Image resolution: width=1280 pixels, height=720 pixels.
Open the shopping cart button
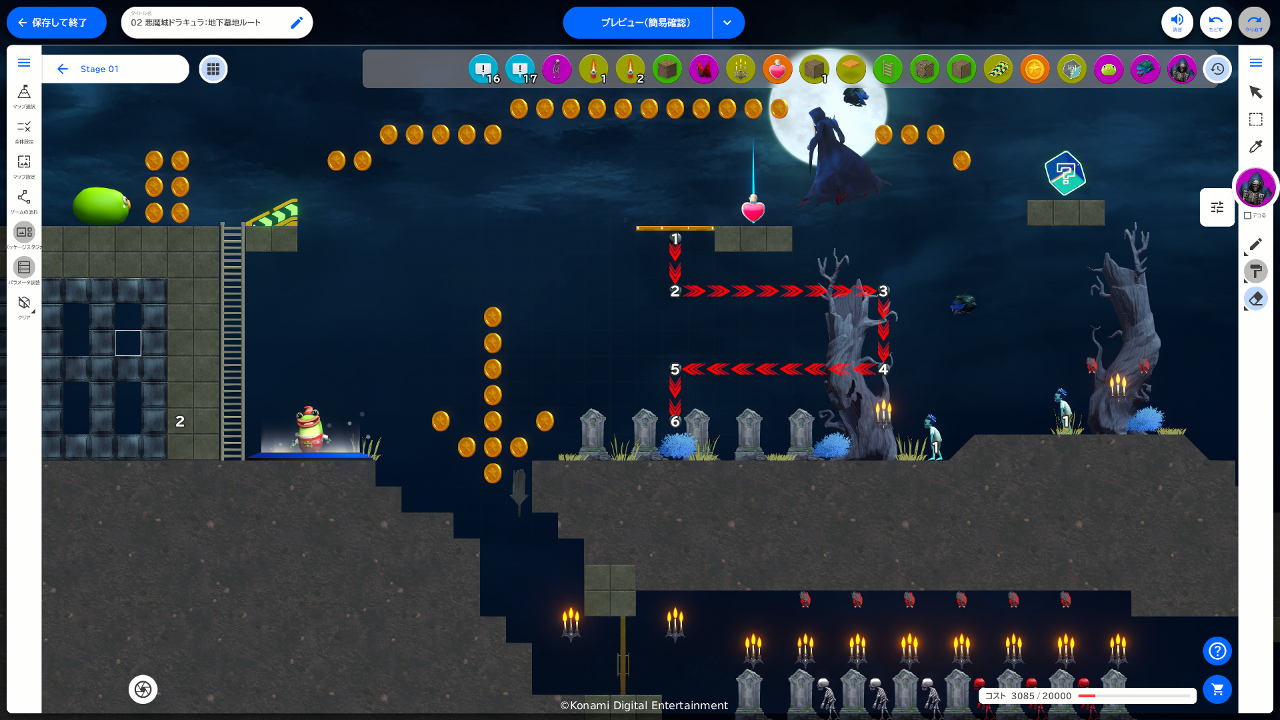[1217, 689]
